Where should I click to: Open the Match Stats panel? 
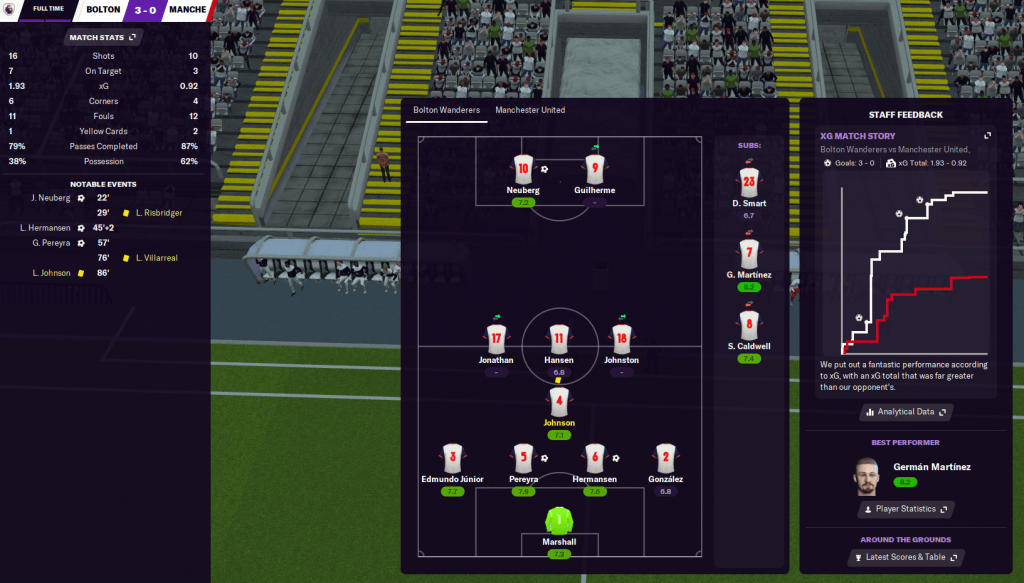pos(103,38)
